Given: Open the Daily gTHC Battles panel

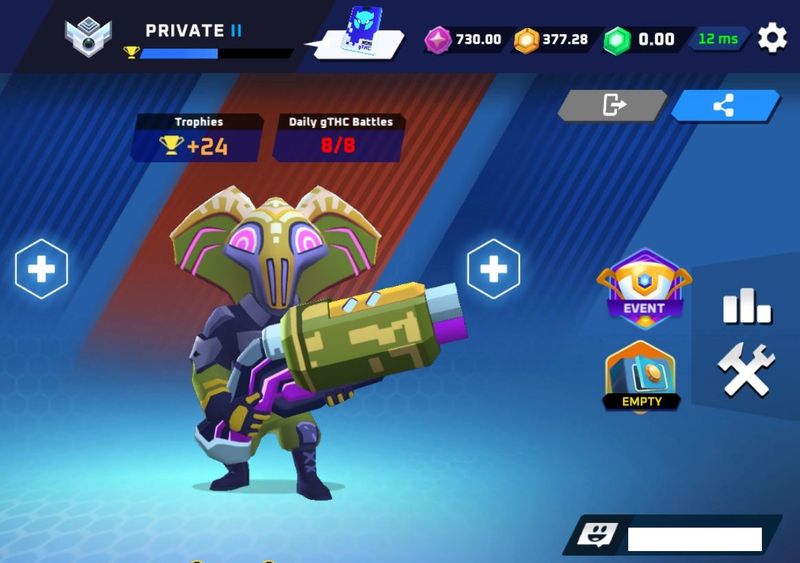Looking at the screenshot, I should pyautogui.click(x=340, y=137).
